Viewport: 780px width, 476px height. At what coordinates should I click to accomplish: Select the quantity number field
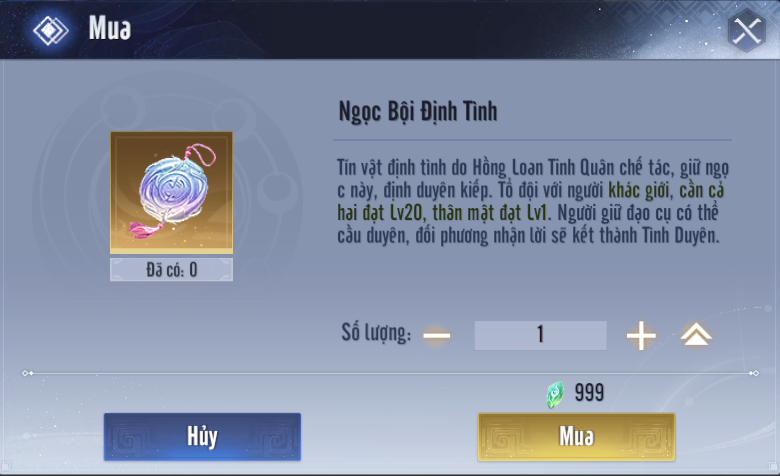click(540, 335)
